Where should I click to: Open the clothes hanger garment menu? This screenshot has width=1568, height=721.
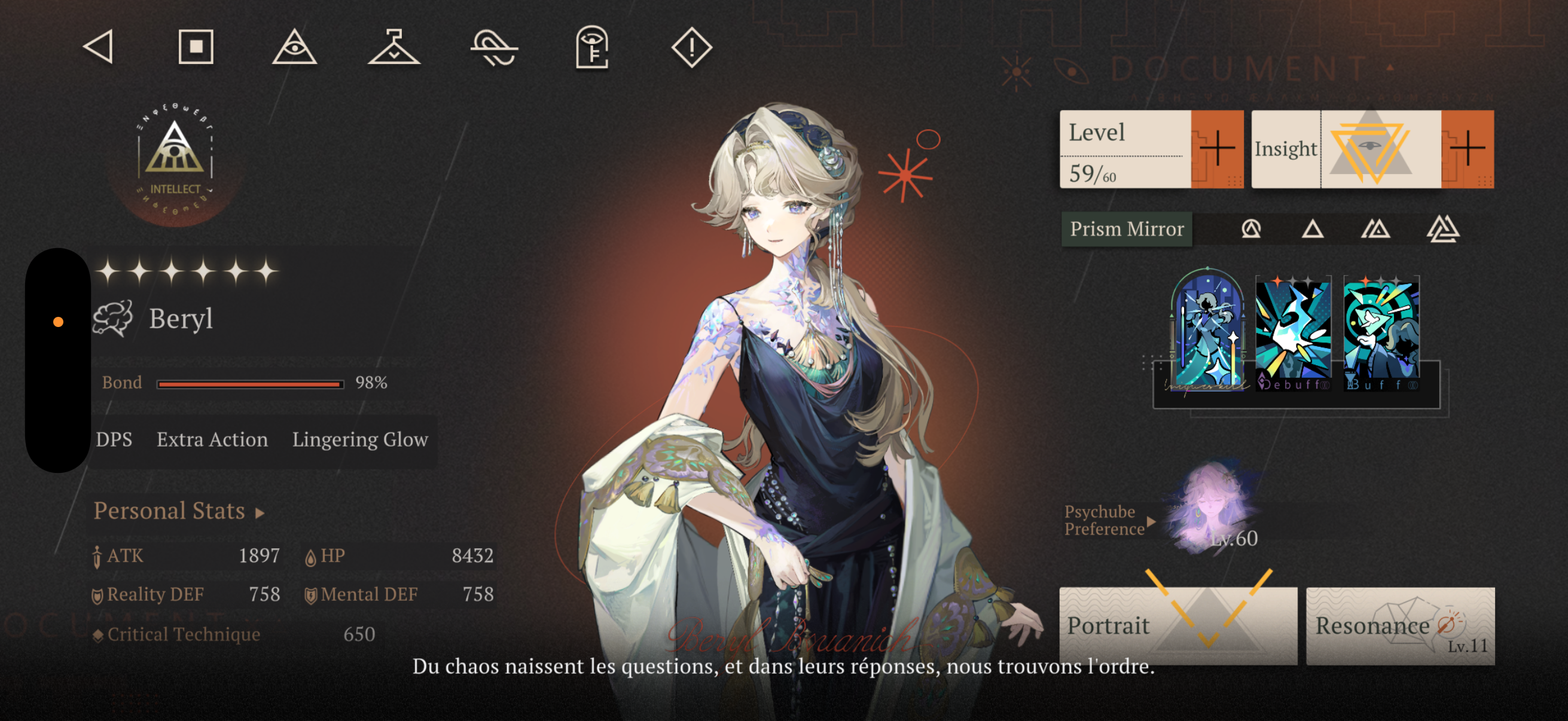(x=394, y=47)
